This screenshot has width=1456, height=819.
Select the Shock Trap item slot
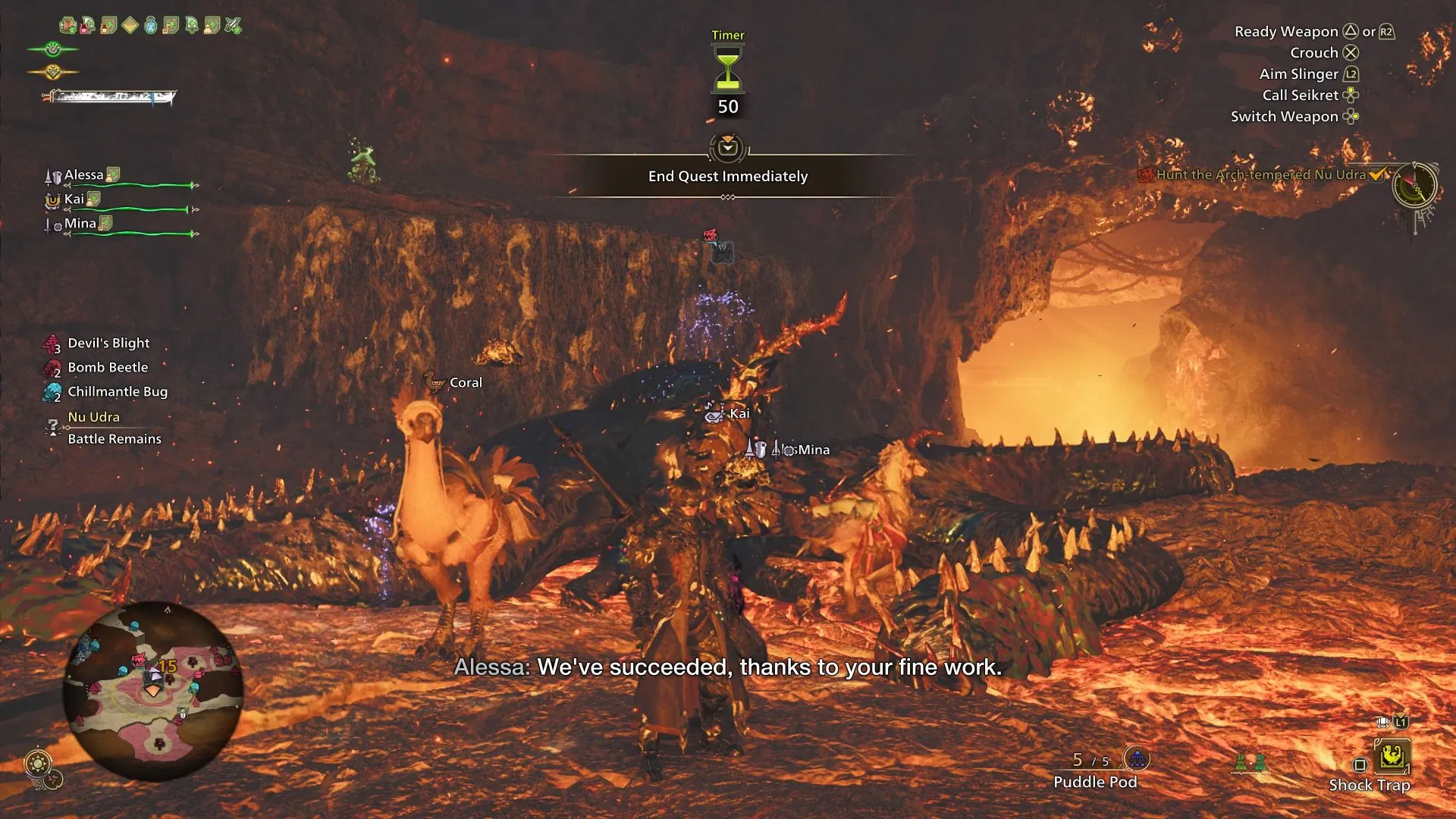point(1392,758)
